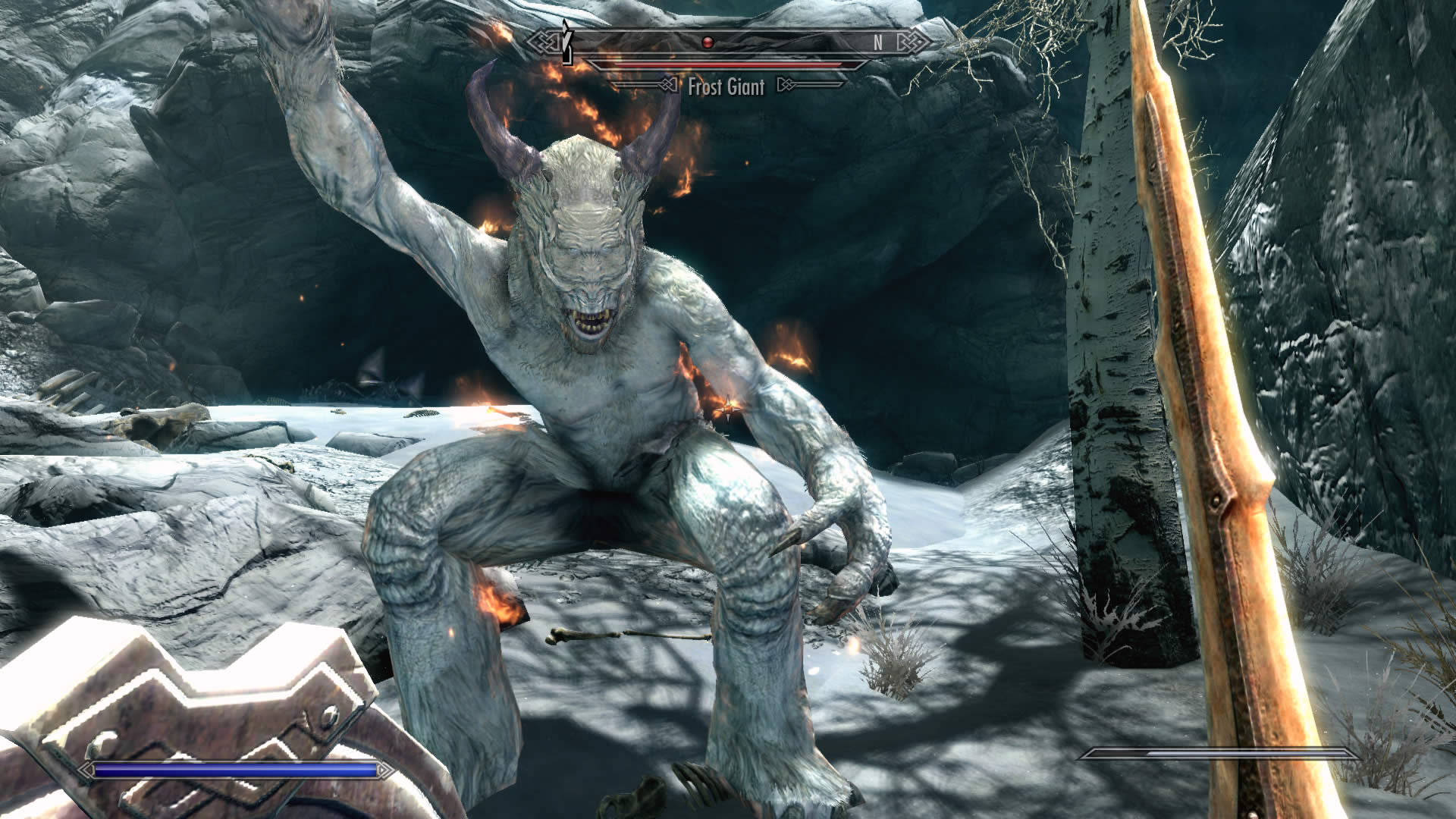Click the red enemy marker on the compass
1456x819 pixels.
click(708, 42)
